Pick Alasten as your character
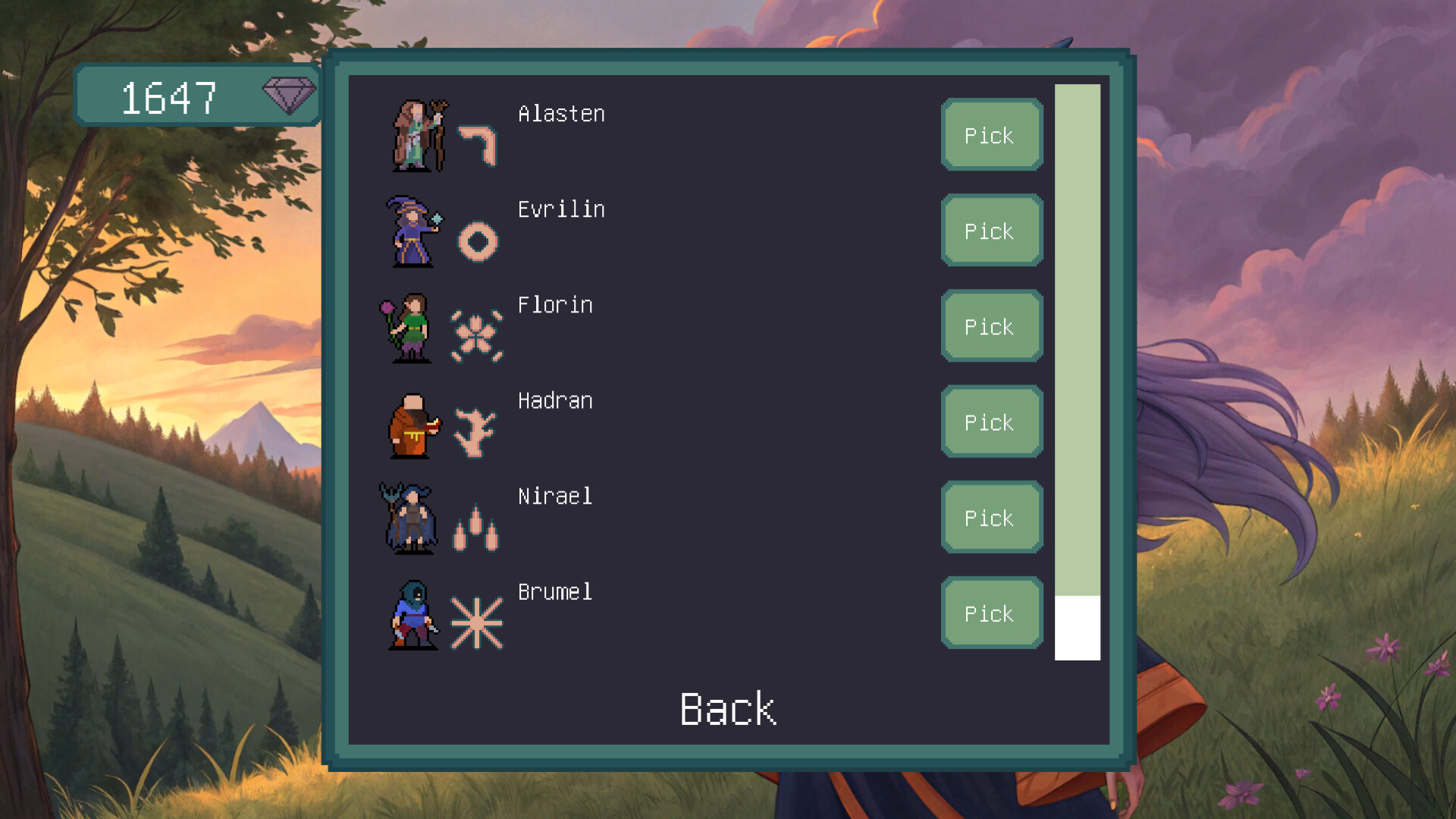1456x819 pixels. tap(991, 134)
